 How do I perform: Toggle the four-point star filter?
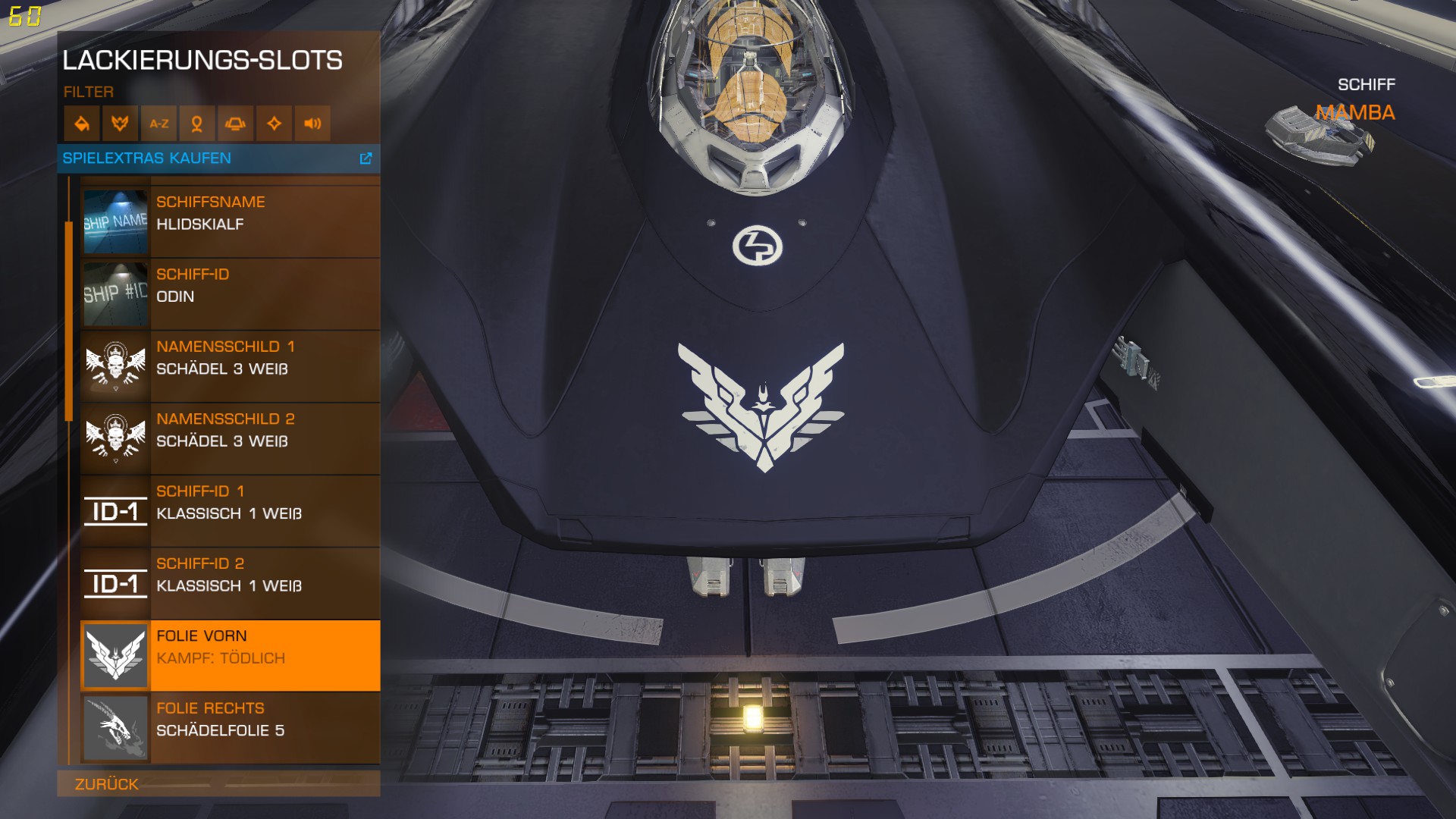pyautogui.click(x=275, y=124)
